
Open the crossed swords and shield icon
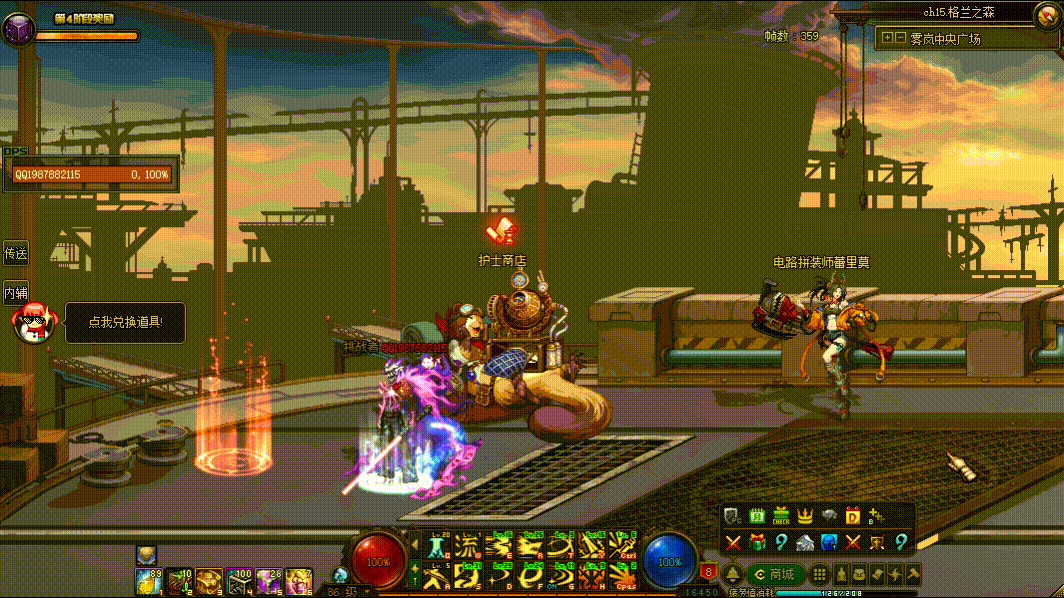[x=877, y=542]
